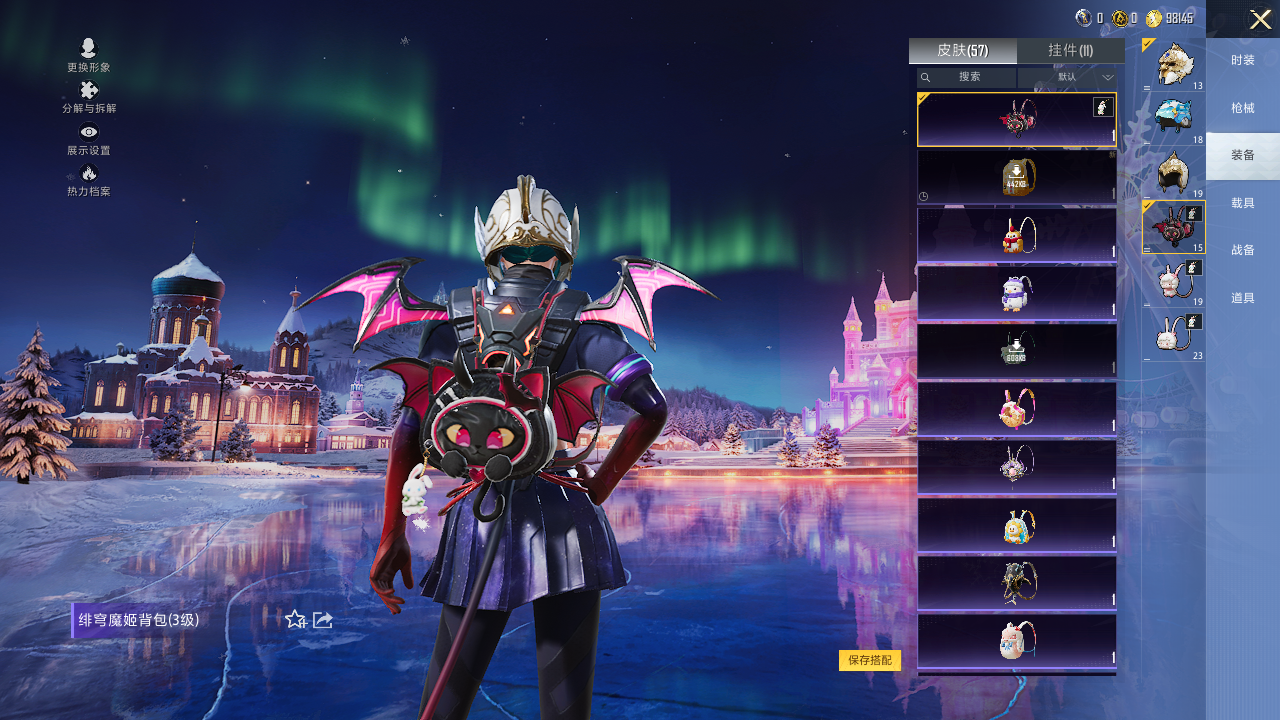
Task: Select the blue helmet equipment slot
Action: 1174,119
